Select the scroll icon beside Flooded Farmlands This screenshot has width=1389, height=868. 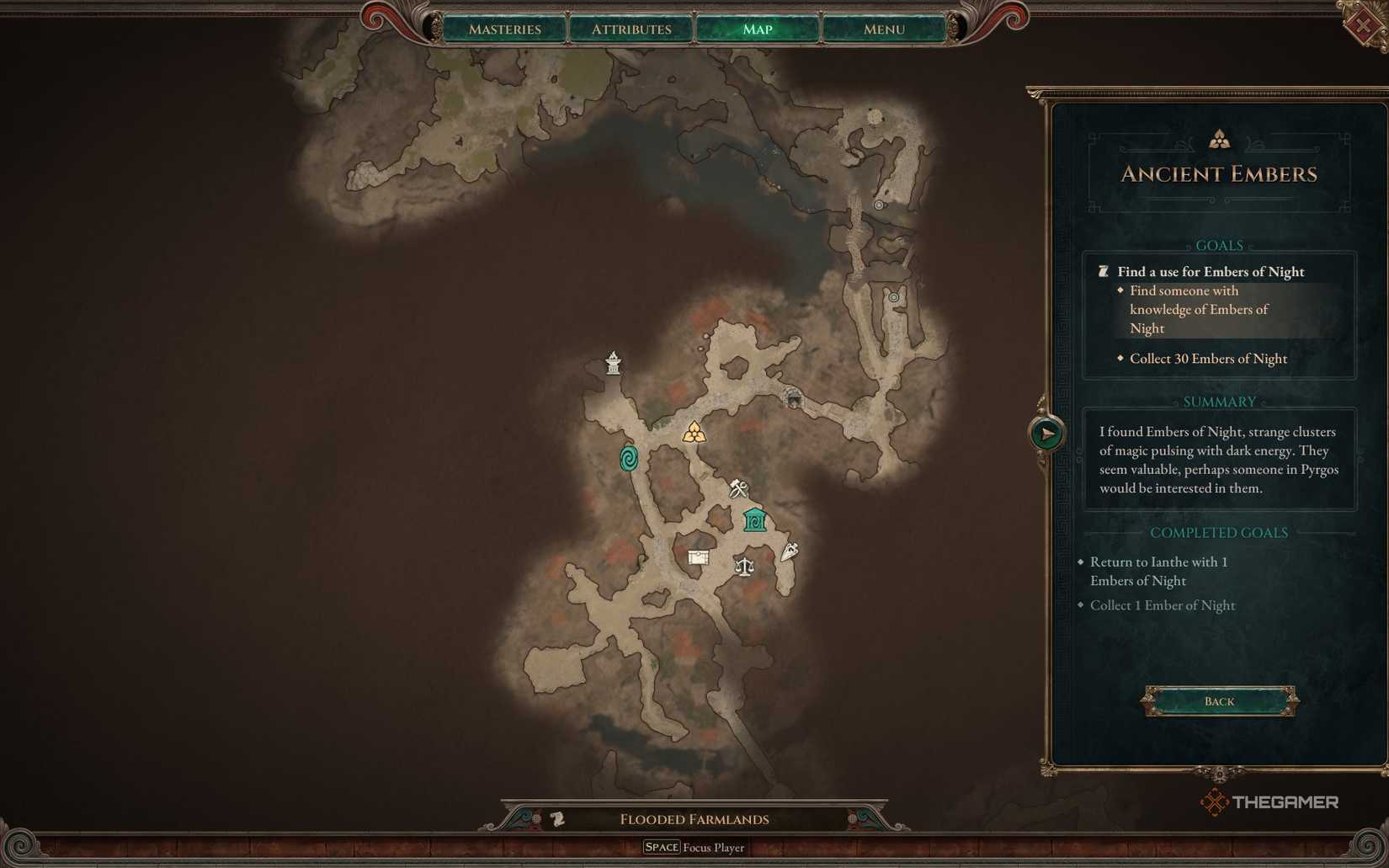pyautogui.click(x=558, y=817)
